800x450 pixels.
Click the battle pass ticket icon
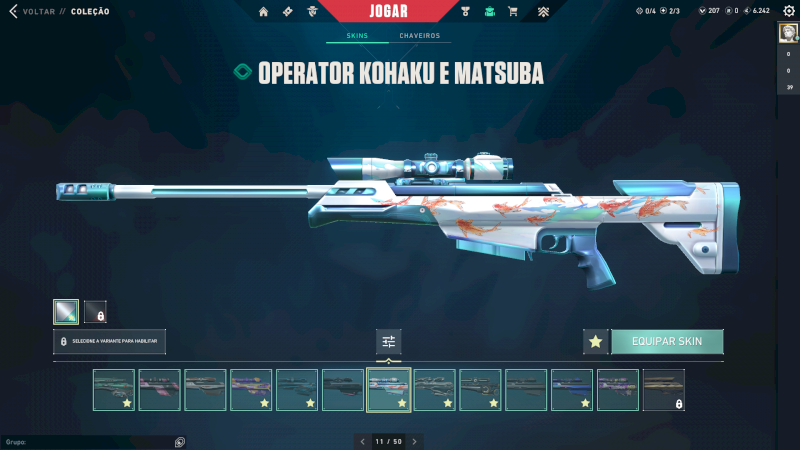click(x=288, y=12)
